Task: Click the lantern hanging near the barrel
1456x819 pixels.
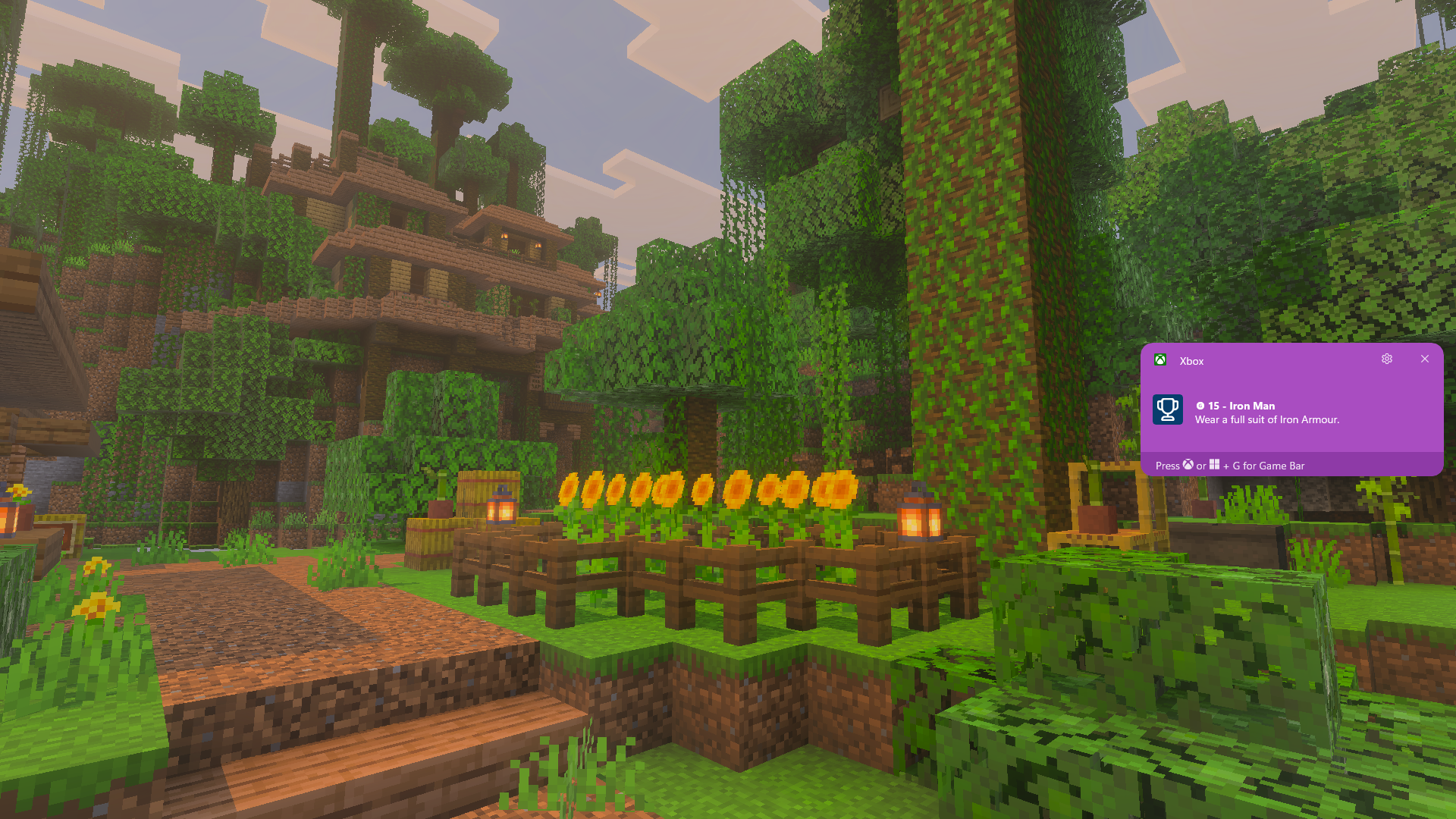Action: coord(500,508)
